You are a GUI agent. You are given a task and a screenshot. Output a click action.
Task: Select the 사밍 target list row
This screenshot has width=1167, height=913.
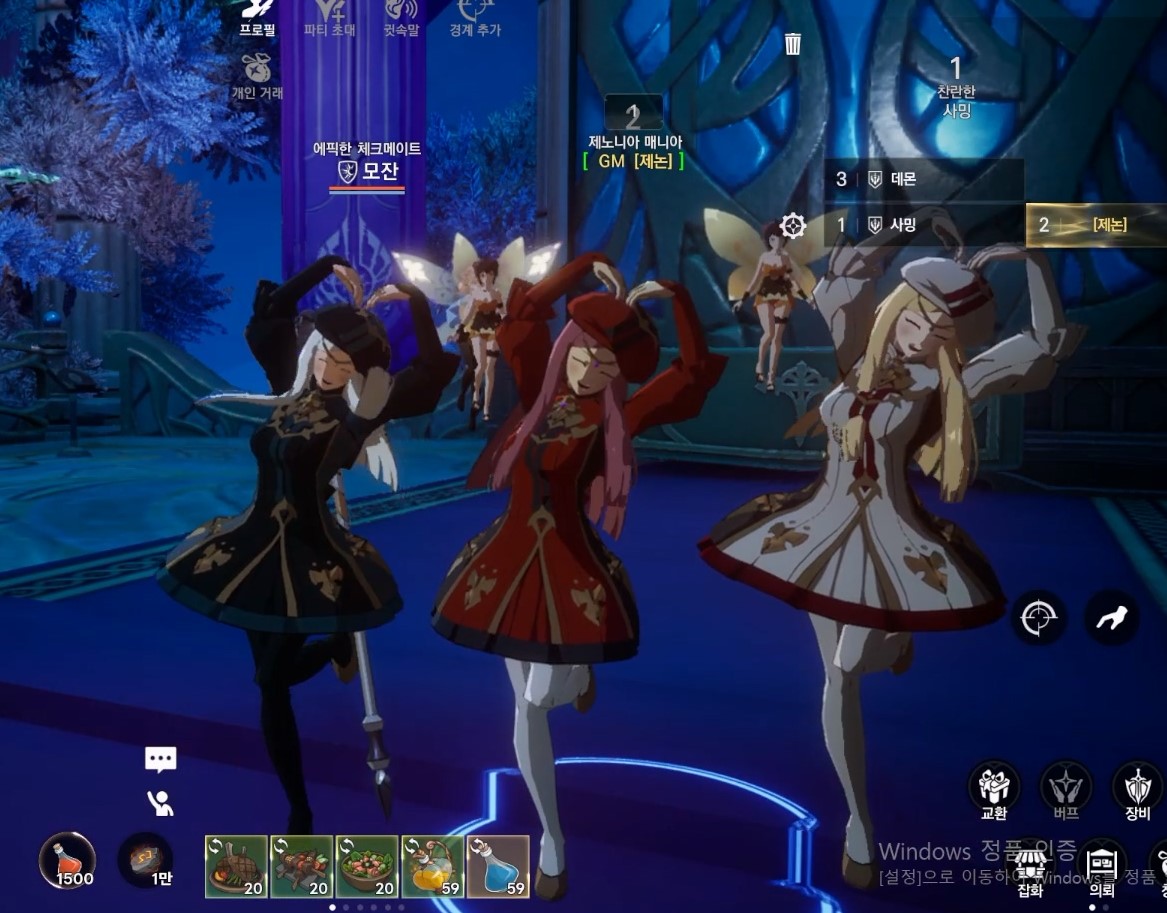click(x=924, y=225)
